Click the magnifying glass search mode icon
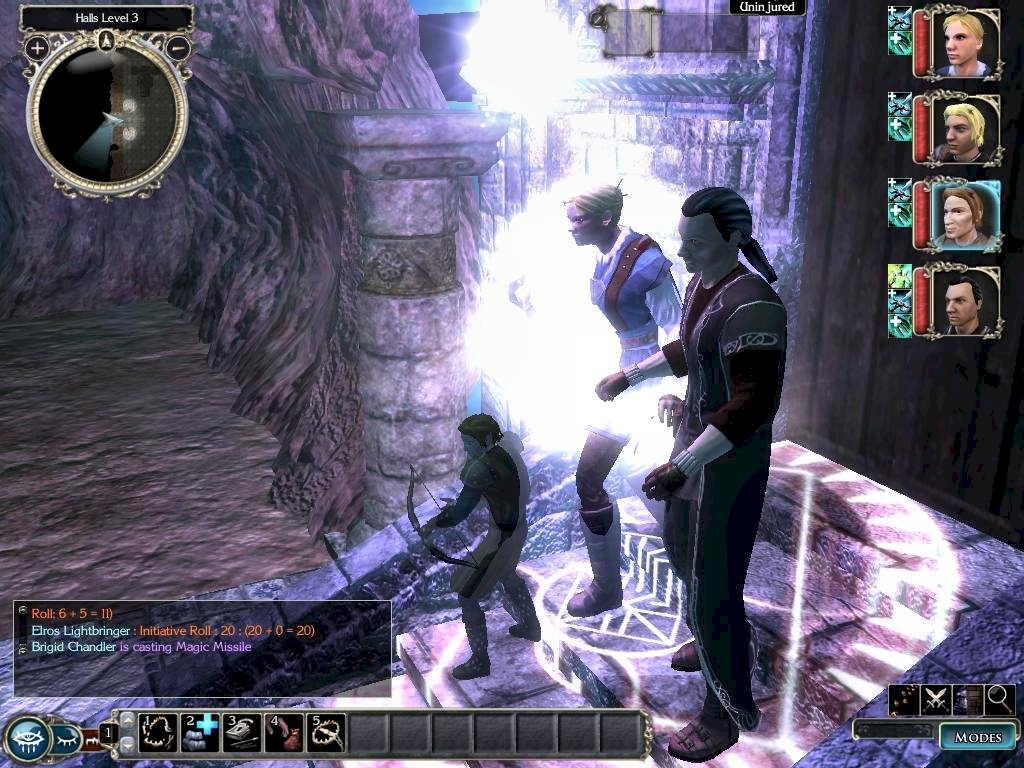Viewport: 1024px width, 768px height. (x=999, y=700)
